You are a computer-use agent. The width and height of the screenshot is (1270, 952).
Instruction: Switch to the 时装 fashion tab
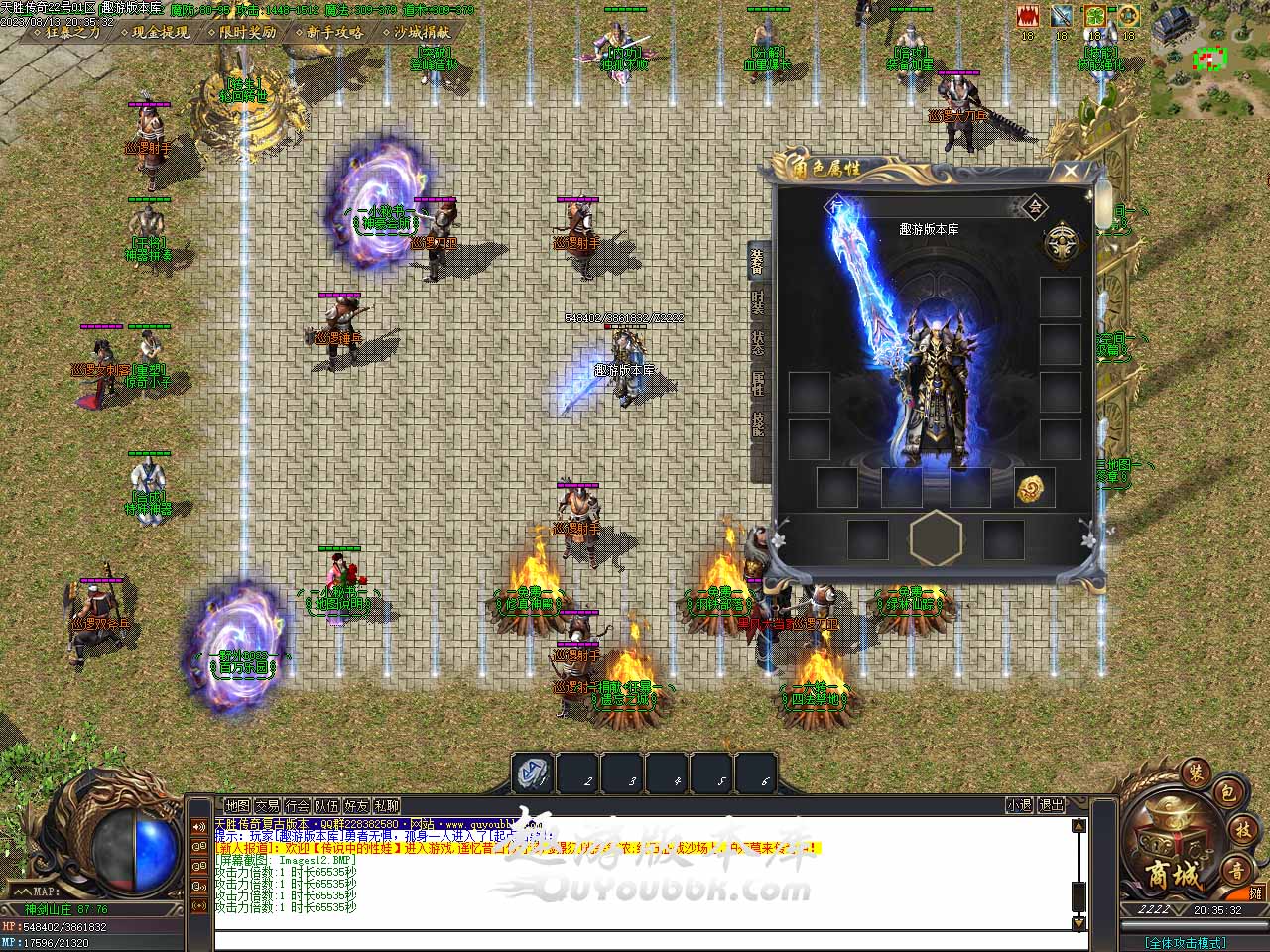coord(758,302)
